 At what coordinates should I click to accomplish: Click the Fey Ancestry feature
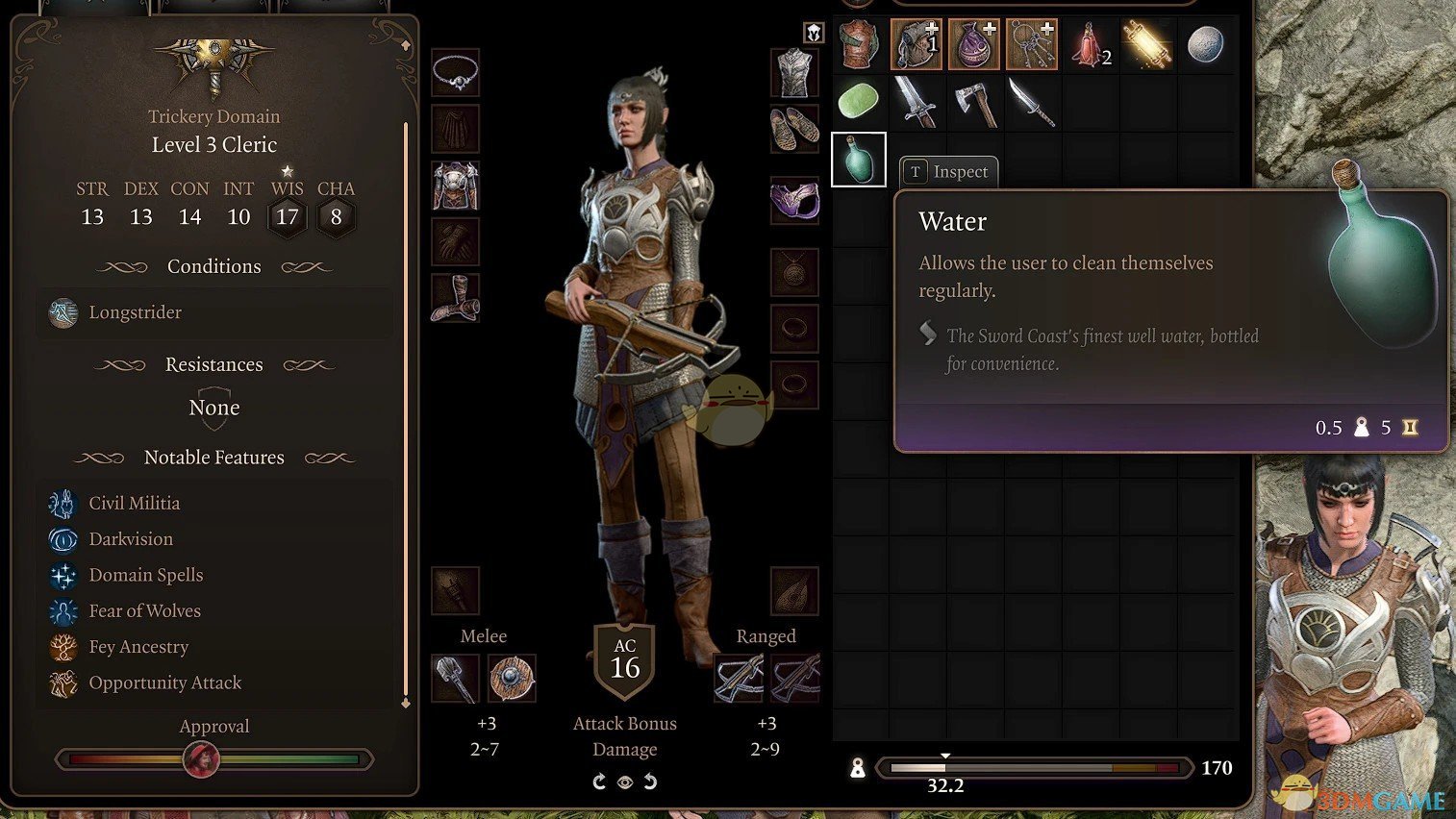tap(138, 647)
